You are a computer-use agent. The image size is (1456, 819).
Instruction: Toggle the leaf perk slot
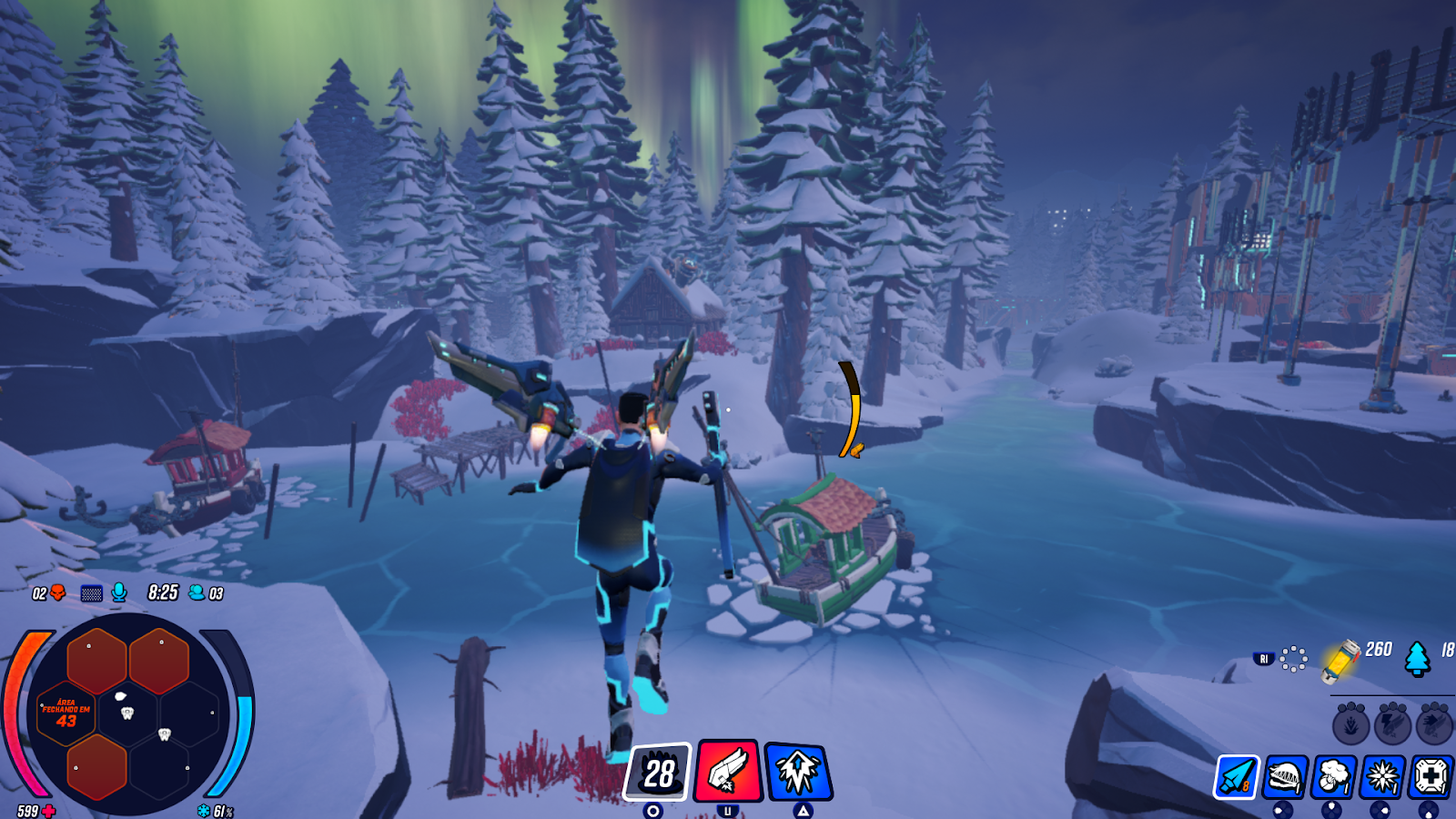(x=1350, y=725)
